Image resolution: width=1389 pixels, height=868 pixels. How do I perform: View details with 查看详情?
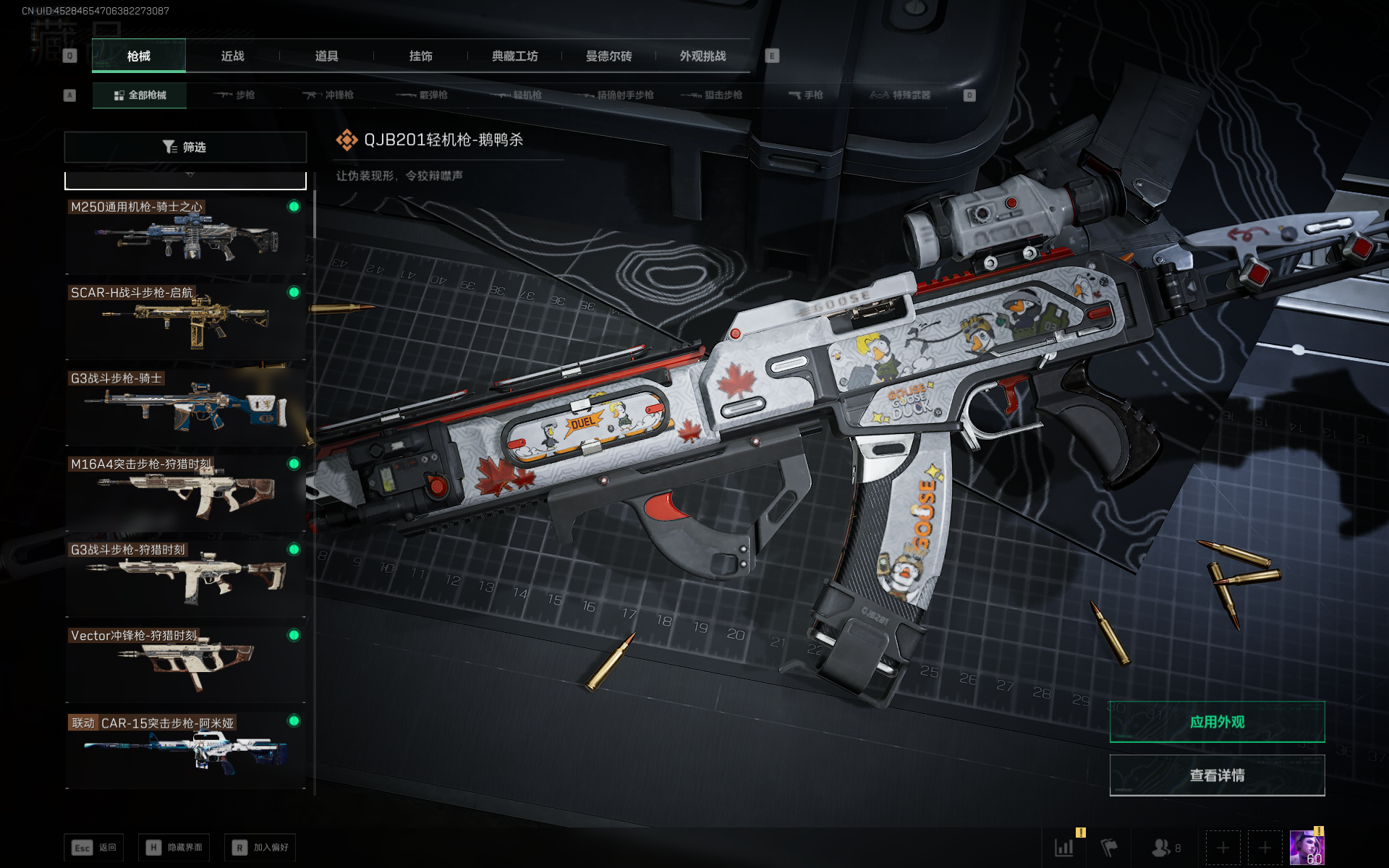coord(1217,775)
